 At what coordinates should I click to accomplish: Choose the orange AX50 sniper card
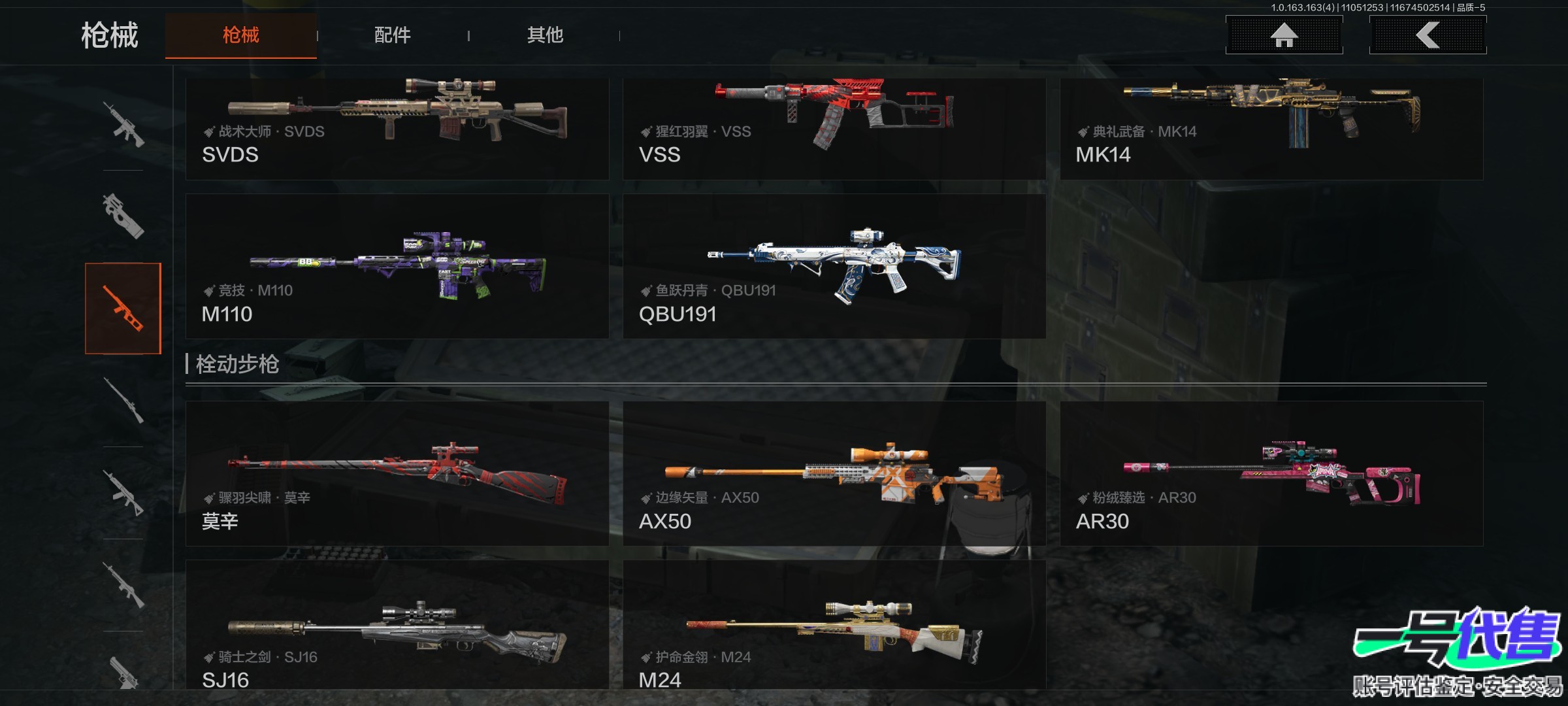click(x=834, y=473)
